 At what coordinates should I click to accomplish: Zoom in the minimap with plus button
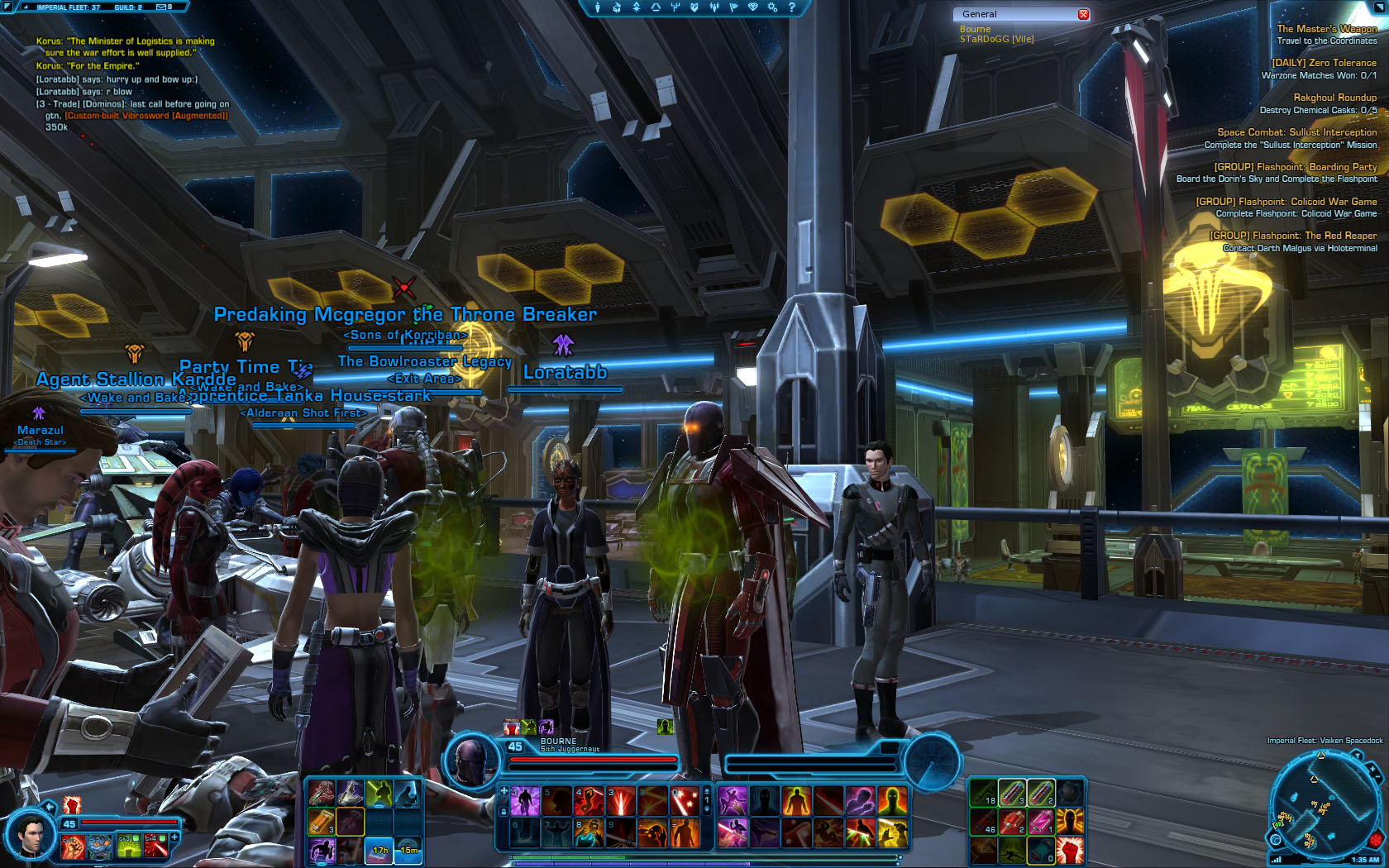point(1373,770)
